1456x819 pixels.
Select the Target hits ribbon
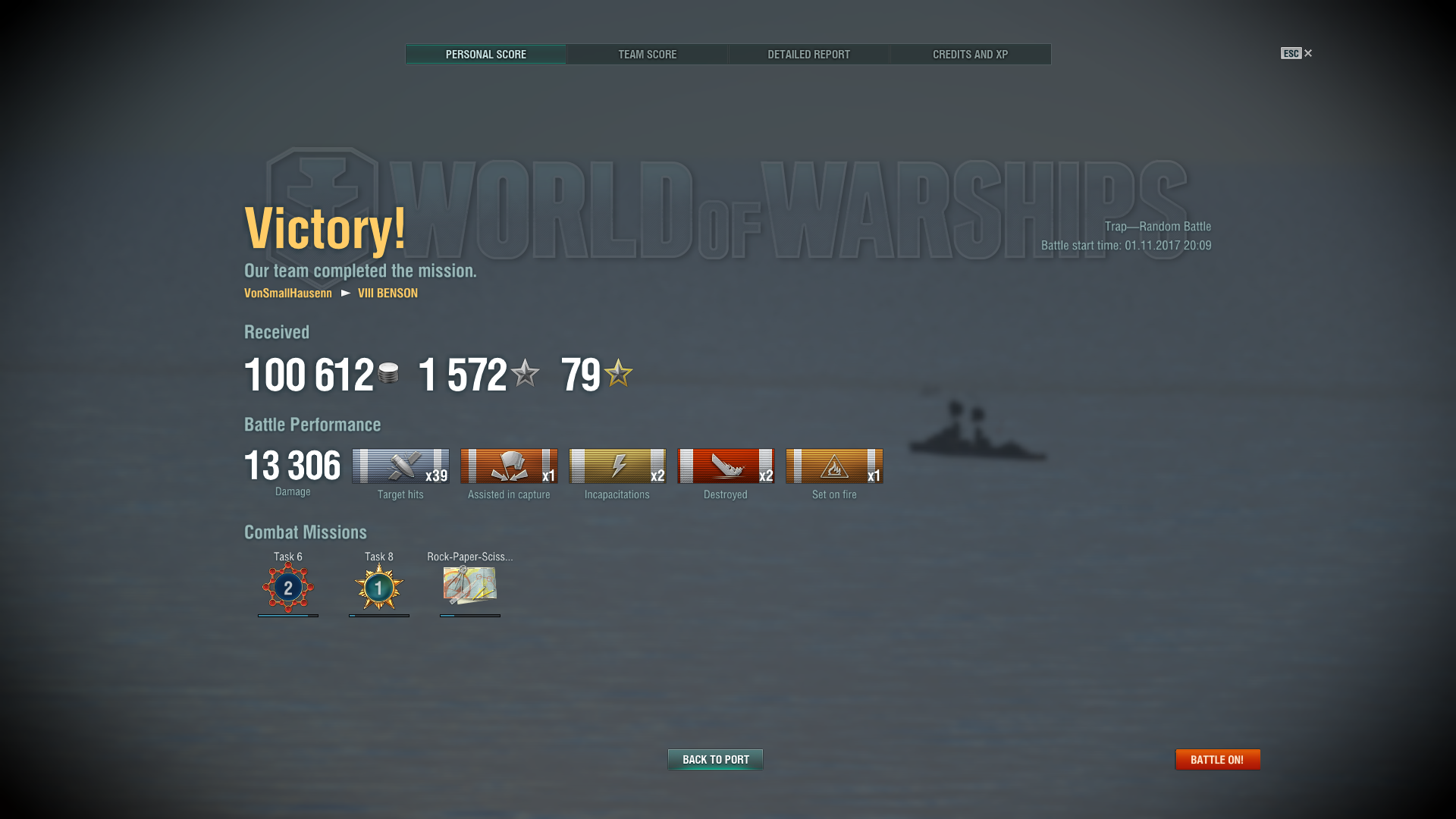coord(400,466)
